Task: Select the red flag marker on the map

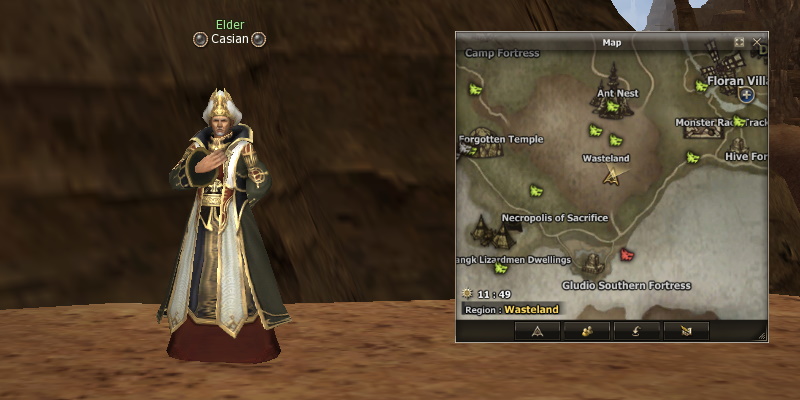Action: pos(627,255)
